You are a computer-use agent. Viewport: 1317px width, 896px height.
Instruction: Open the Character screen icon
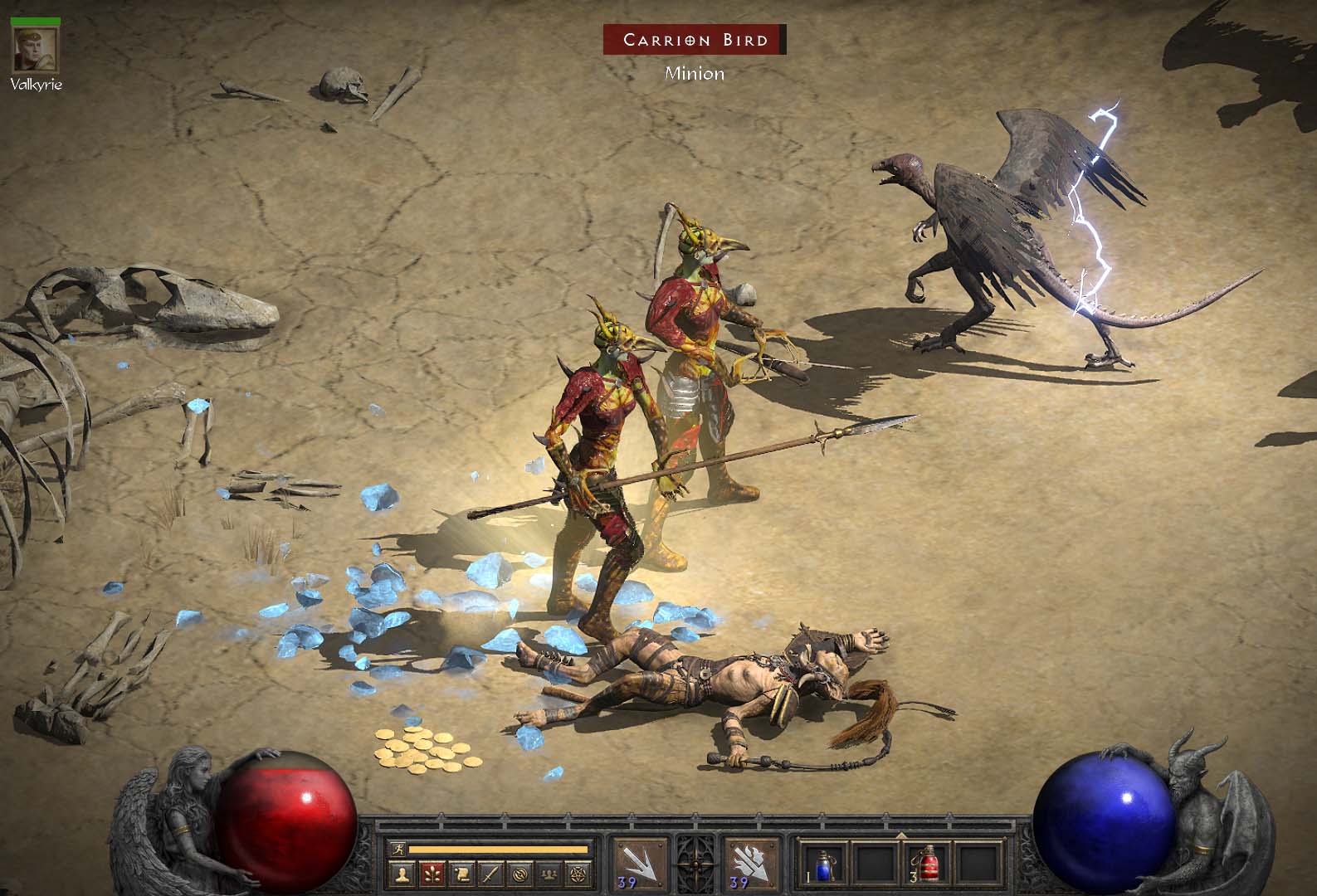[x=402, y=874]
